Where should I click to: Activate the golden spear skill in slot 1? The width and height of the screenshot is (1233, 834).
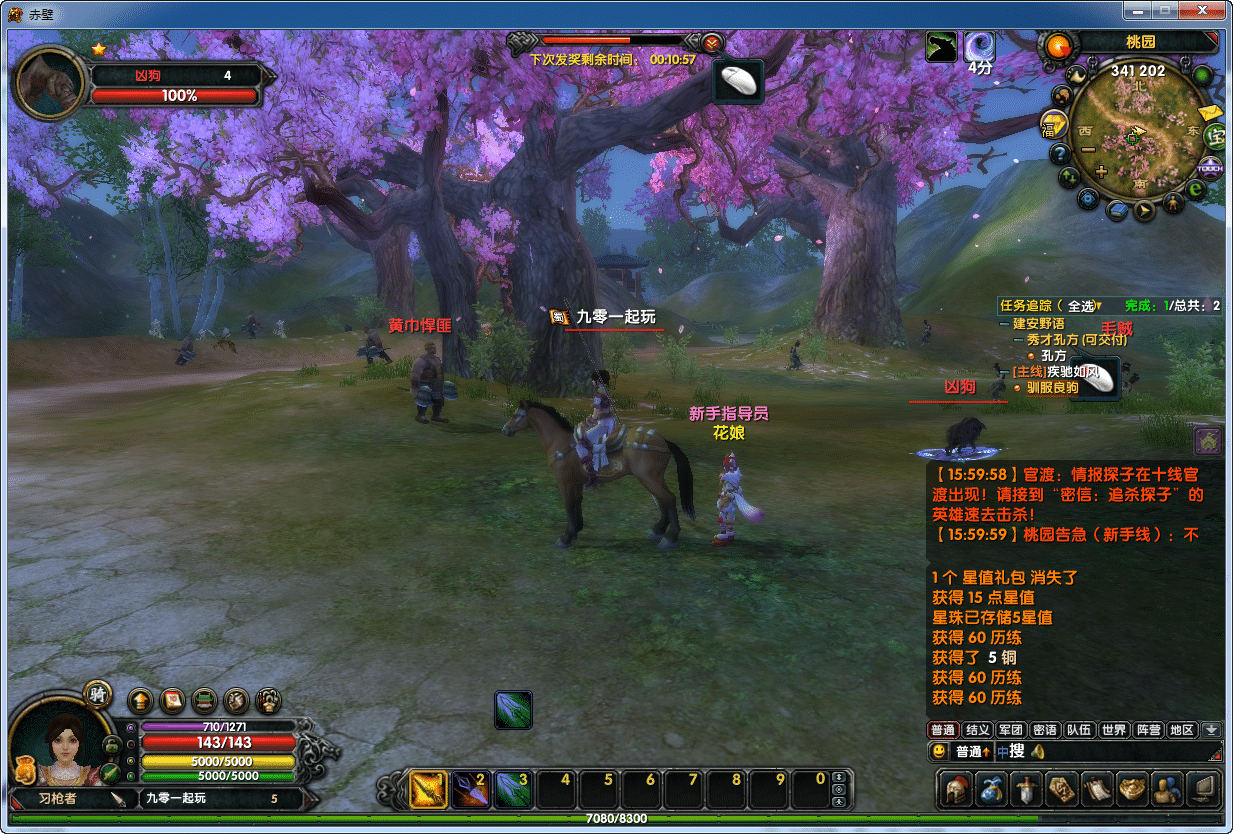coord(429,790)
